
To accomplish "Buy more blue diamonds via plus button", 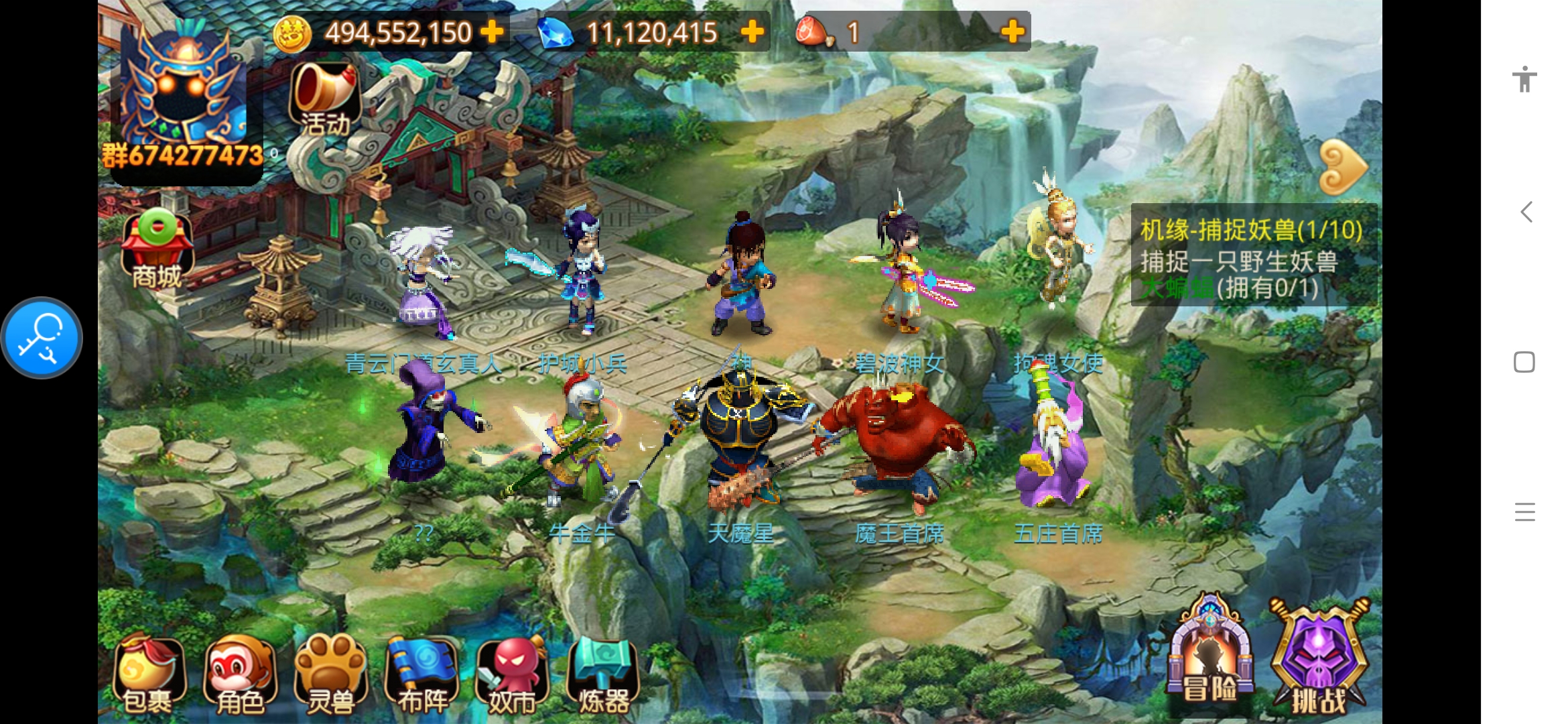I will pyautogui.click(x=752, y=32).
